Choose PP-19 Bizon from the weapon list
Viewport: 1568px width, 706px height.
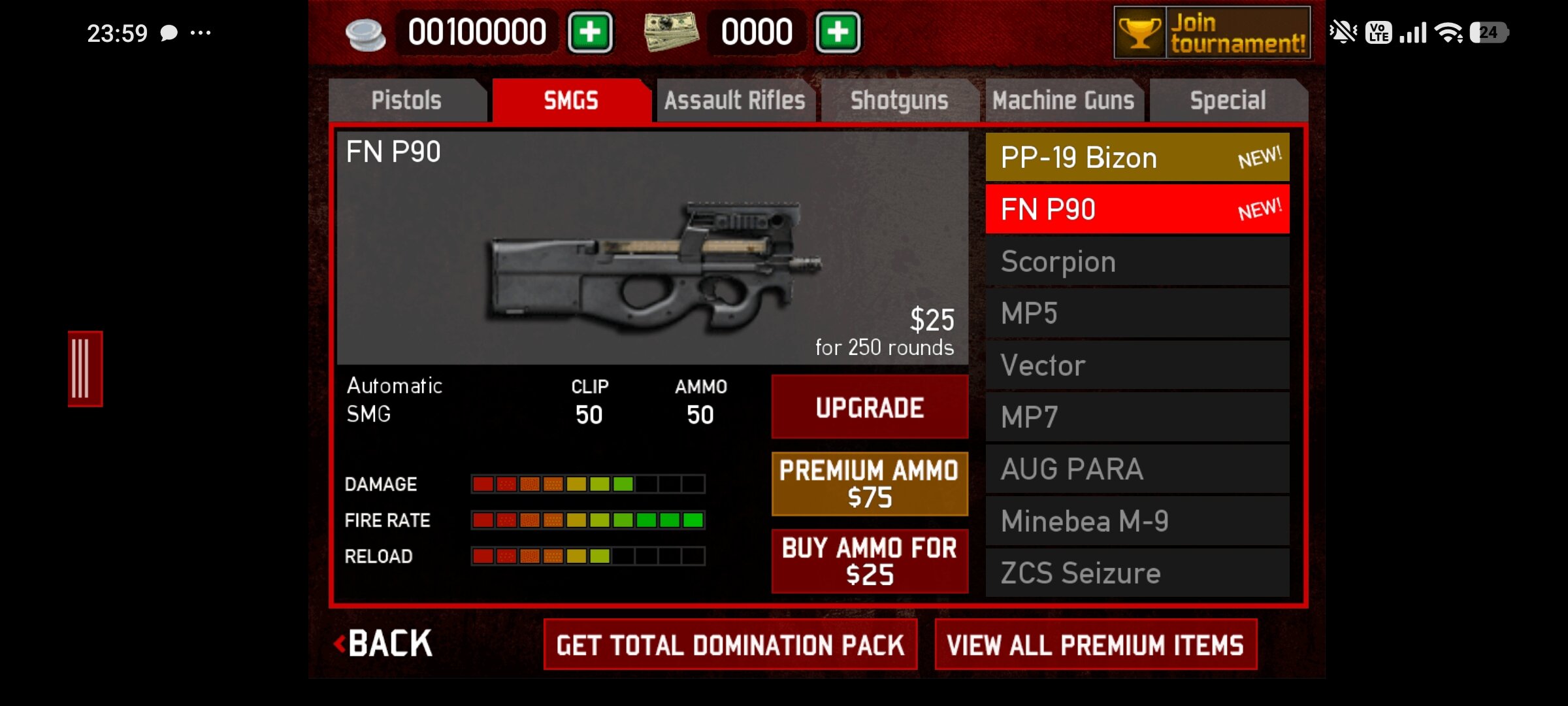click(1137, 158)
